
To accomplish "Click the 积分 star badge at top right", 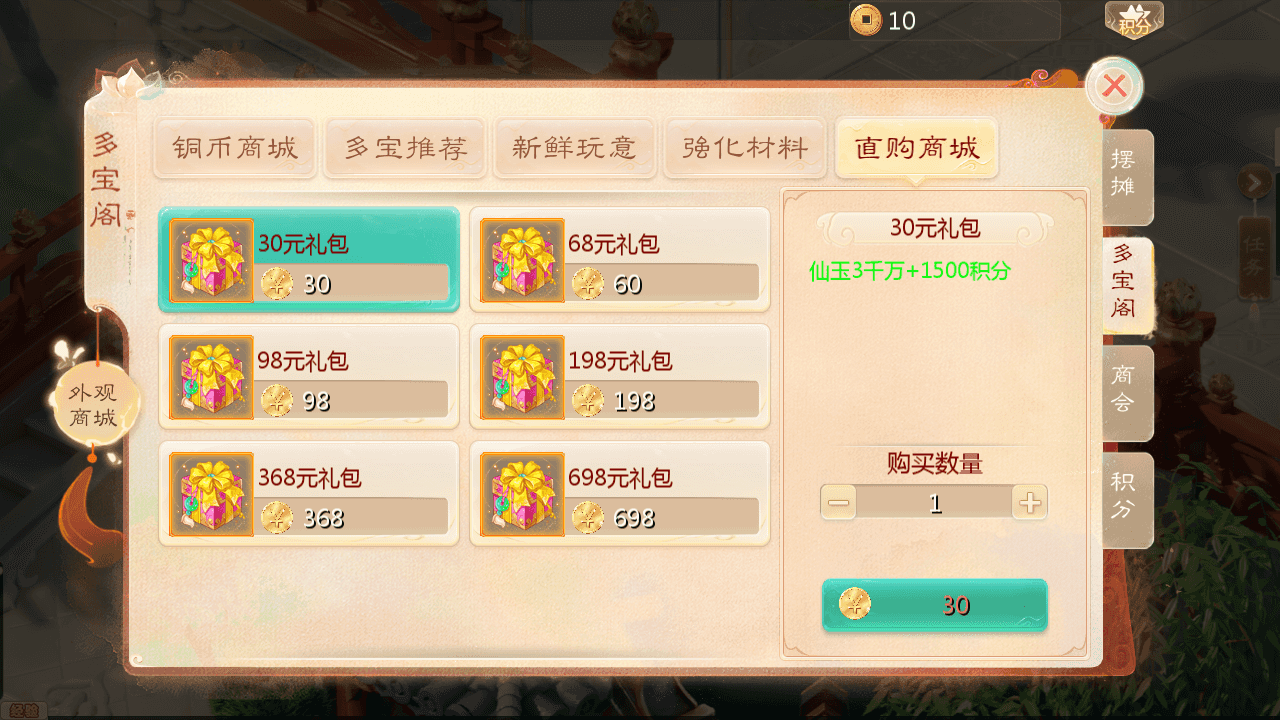I will coord(1133,17).
